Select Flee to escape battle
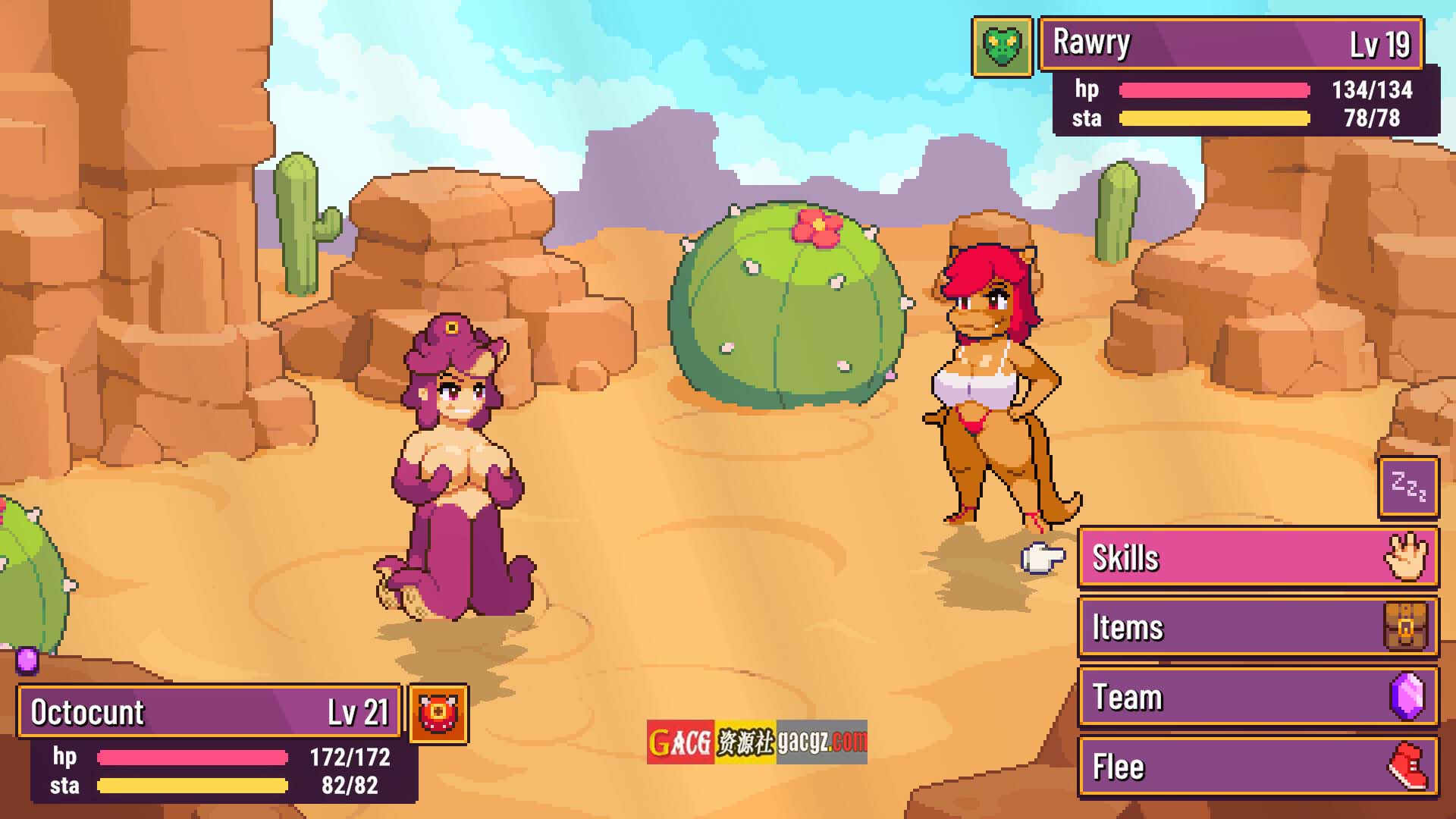The image size is (1456, 819). (x=1257, y=767)
